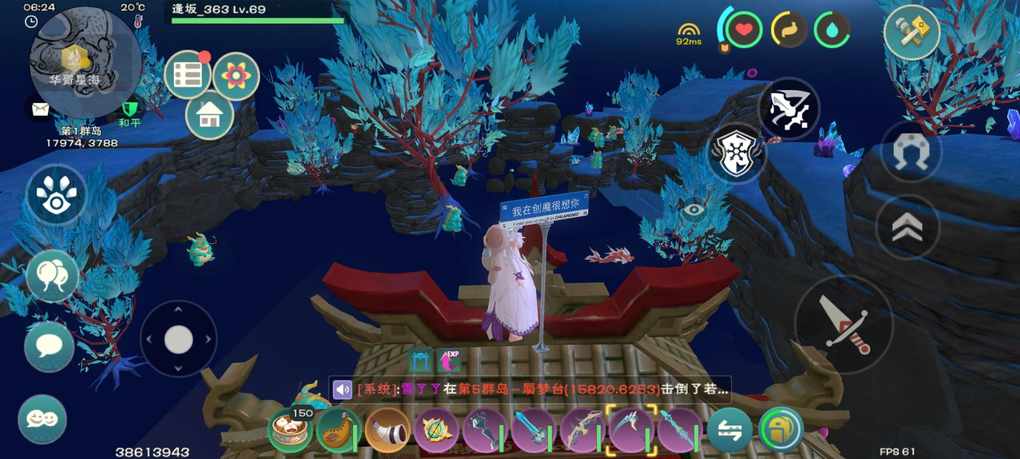Select the steamed buns food slot
Image resolution: width=1020 pixels, height=459 pixels.
point(290,430)
